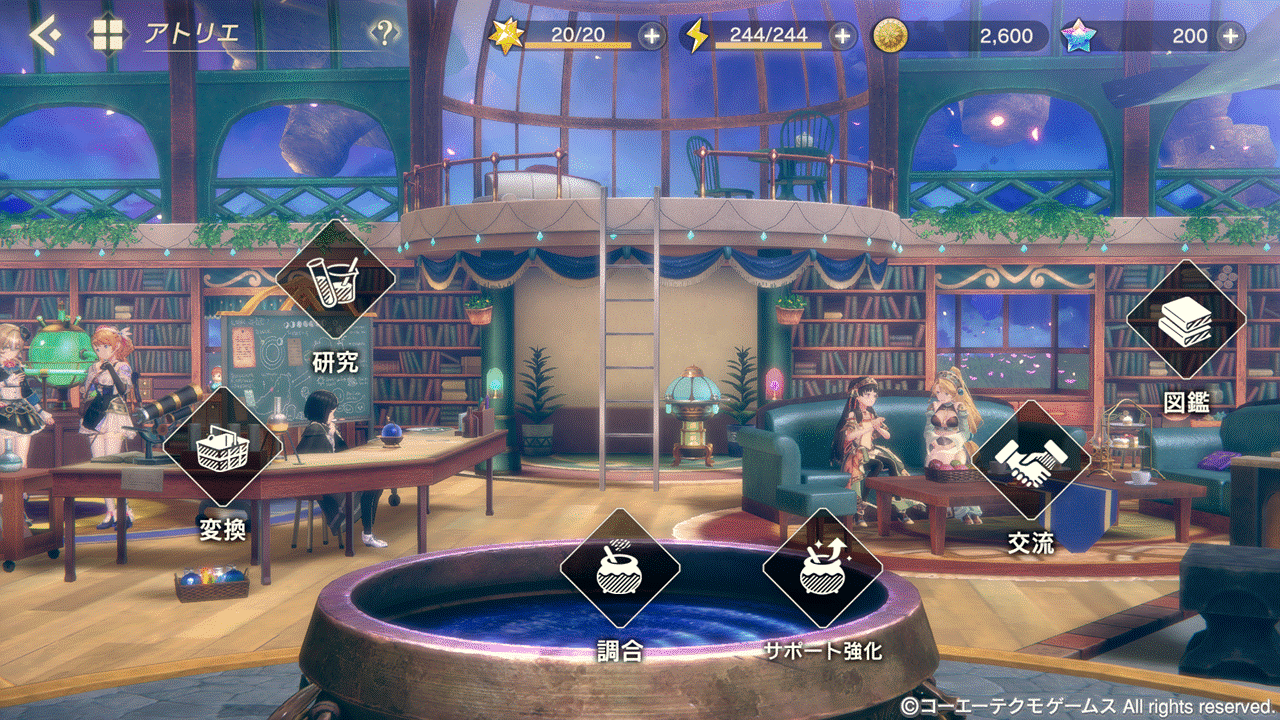This screenshot has width=1280, height=720.
Task: Go back with the arrow button
Action: 44,35
